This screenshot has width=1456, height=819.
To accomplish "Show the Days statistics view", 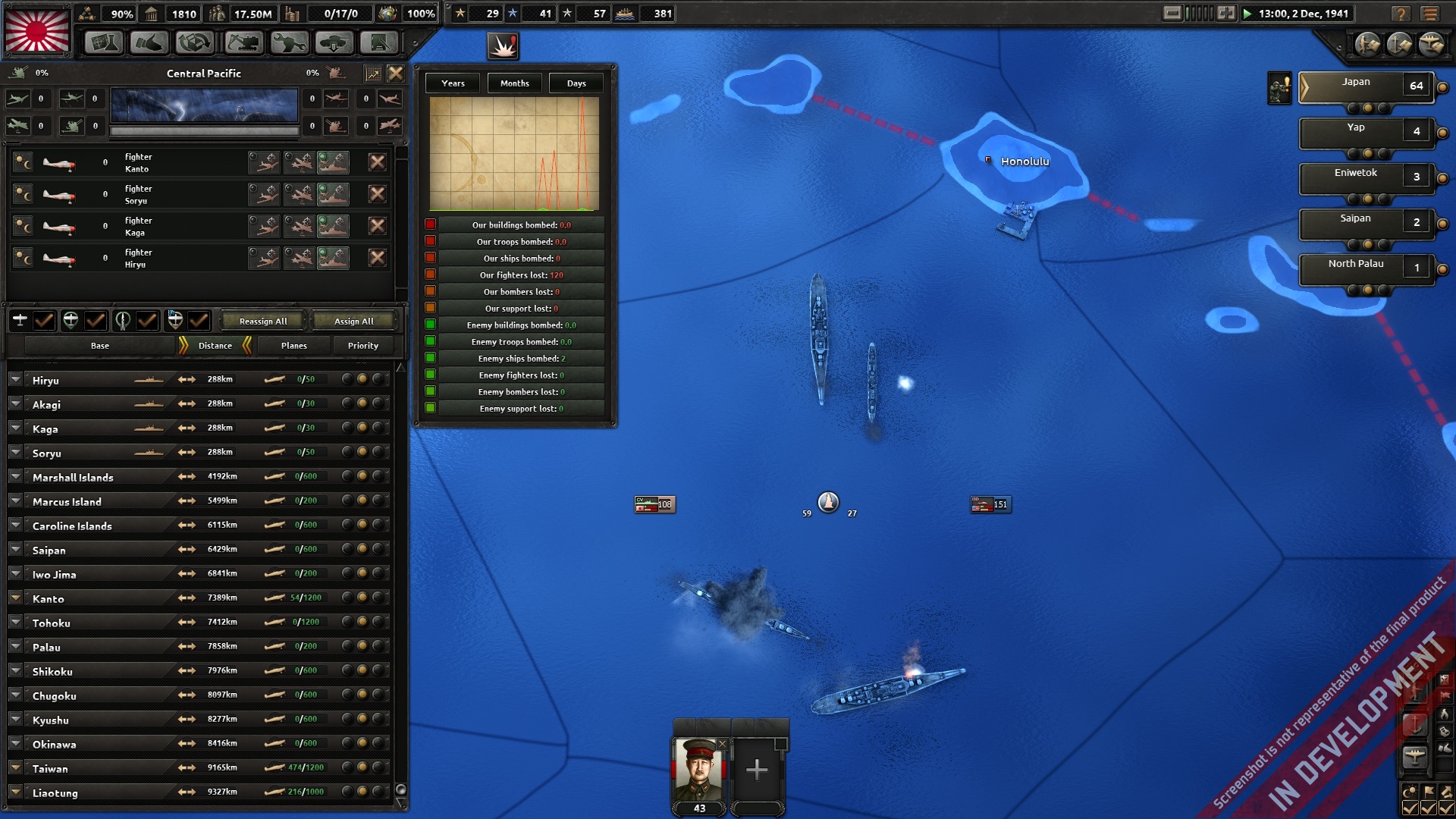I will click(x=576, y=83).
